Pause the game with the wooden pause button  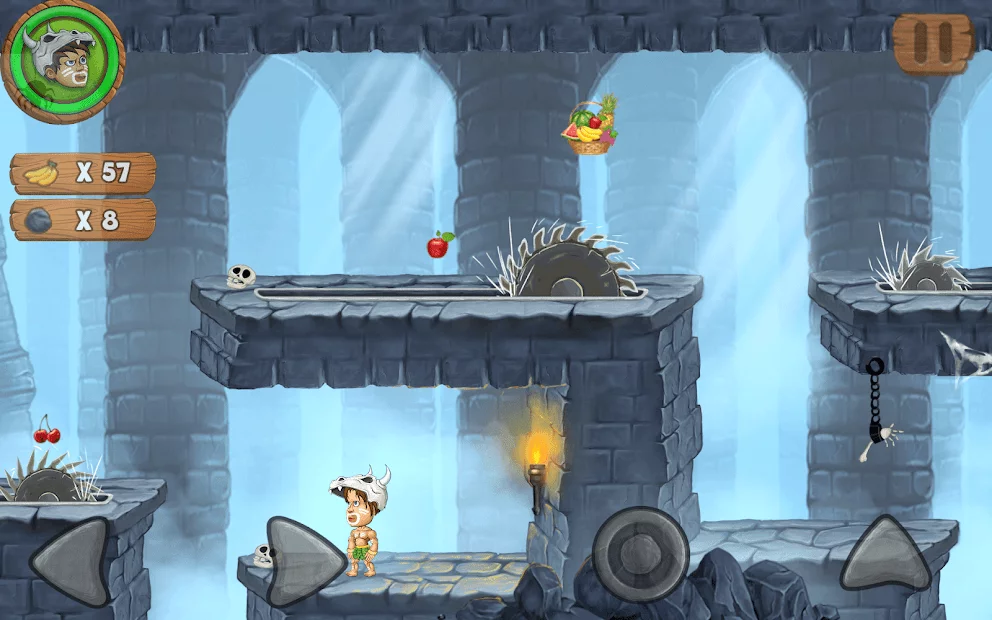click(932, 44)
